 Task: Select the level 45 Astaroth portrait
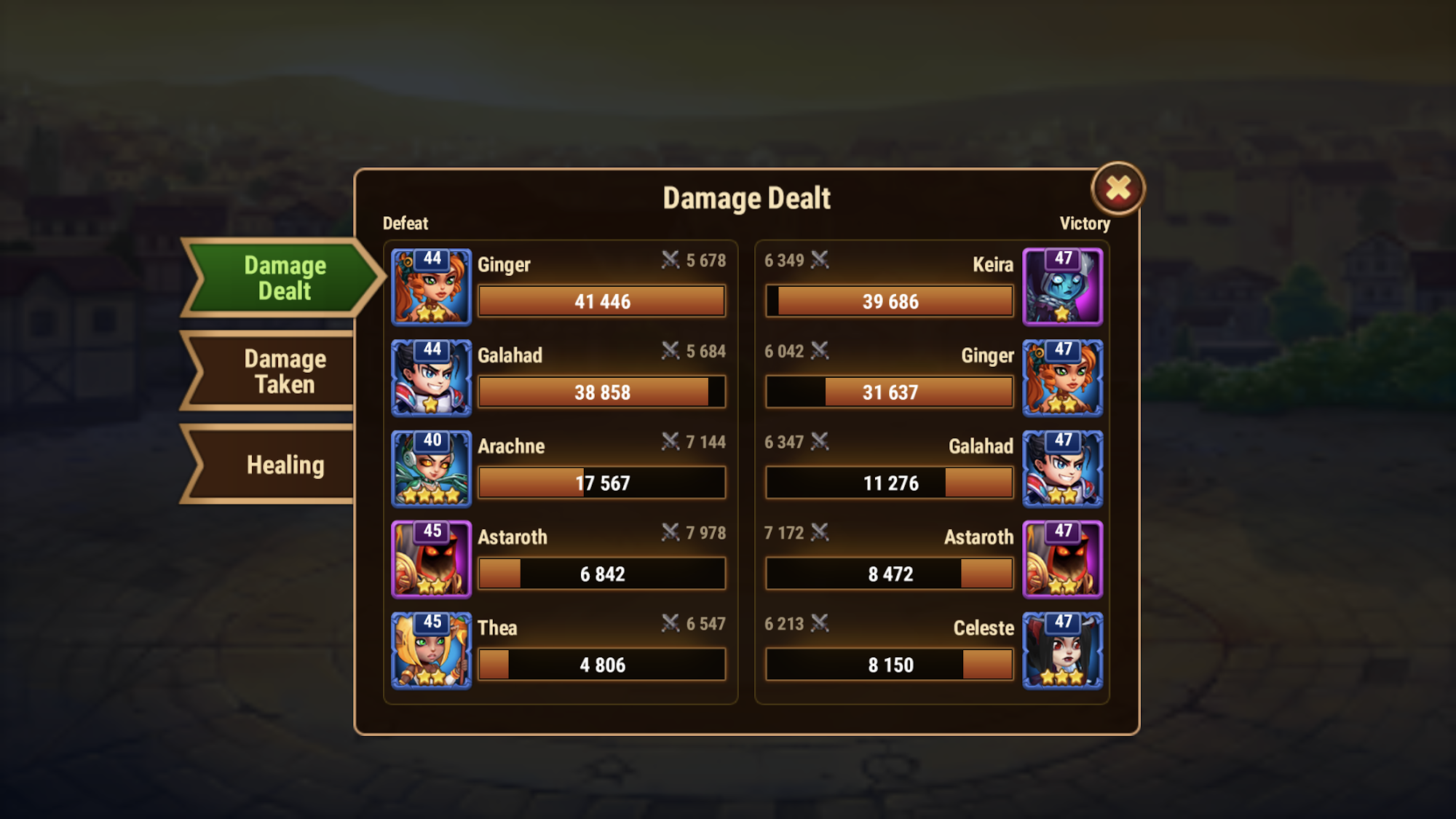pyautogui.click(x=432, y=559)
